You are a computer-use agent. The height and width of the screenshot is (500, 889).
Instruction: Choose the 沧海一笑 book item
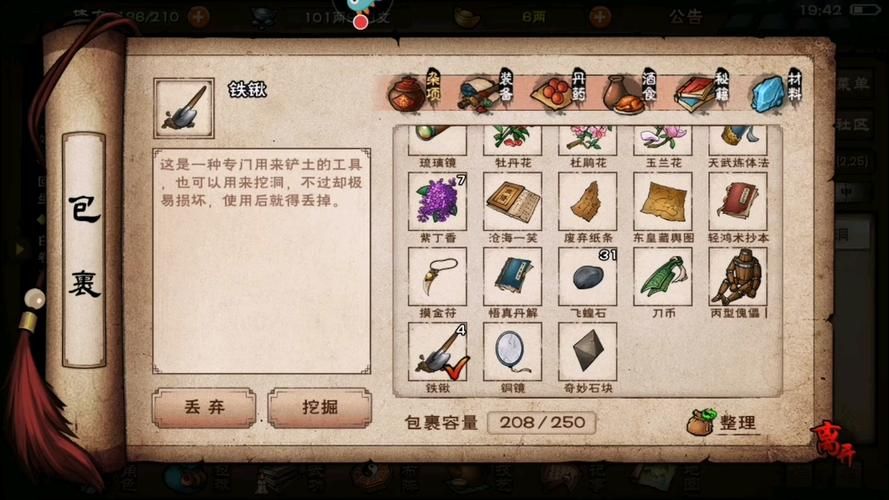click(512, 201)
